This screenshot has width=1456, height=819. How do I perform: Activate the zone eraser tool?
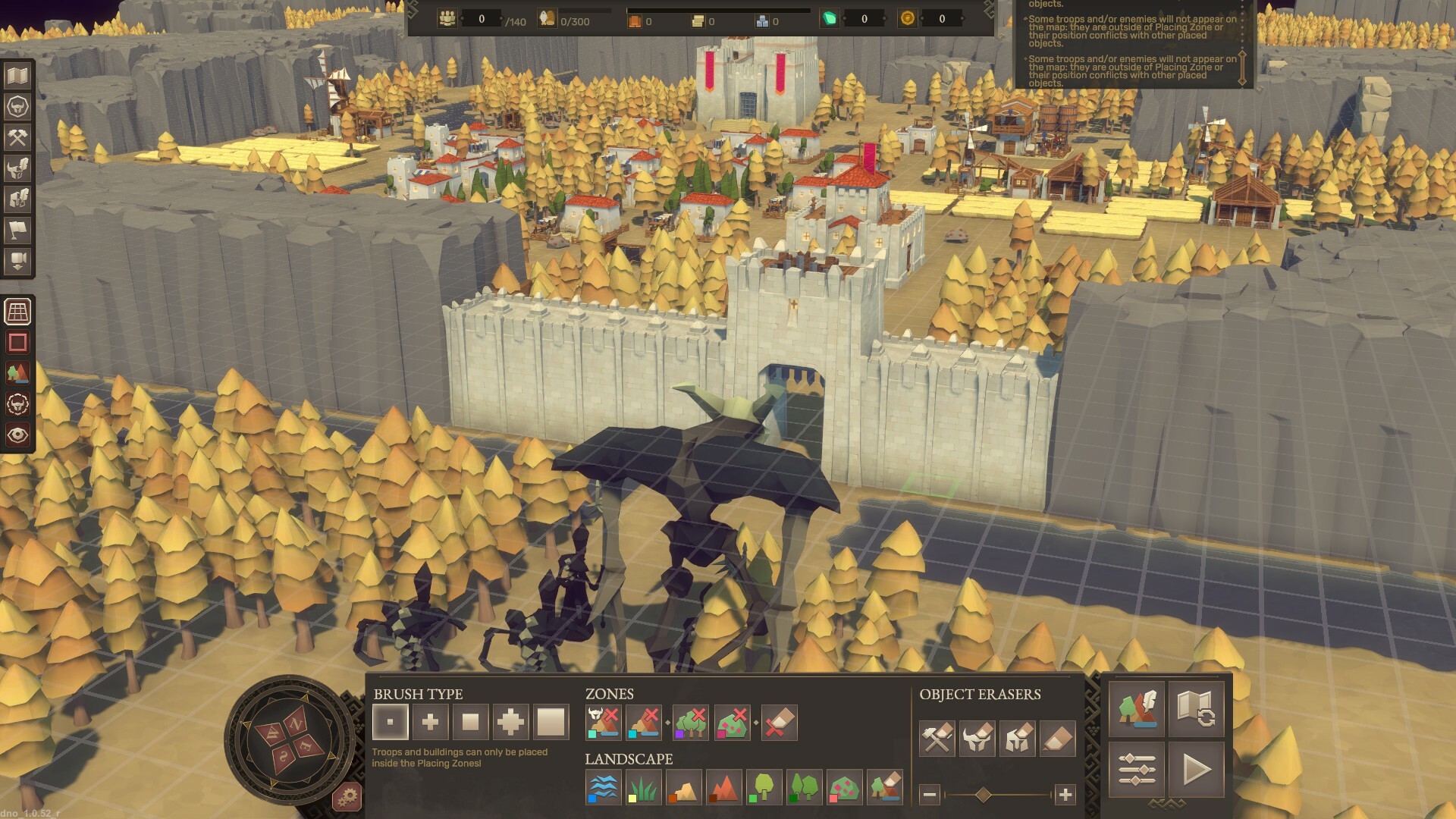(779, 723)
